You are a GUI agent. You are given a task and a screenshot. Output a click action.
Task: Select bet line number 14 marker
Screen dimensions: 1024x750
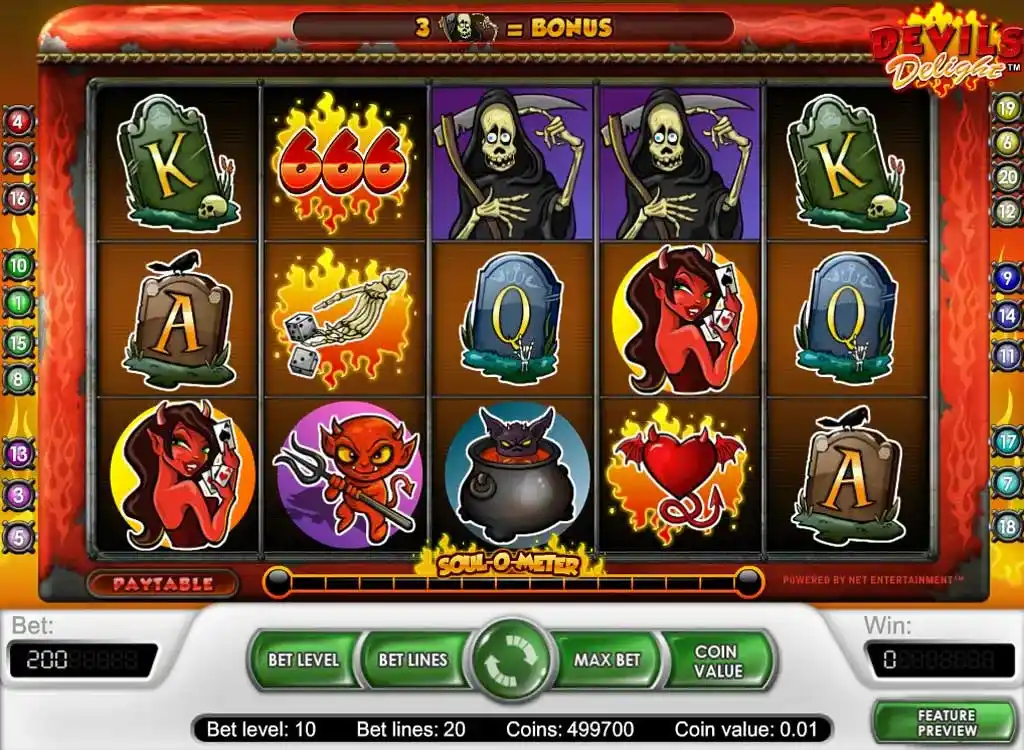pos(1006,316)
